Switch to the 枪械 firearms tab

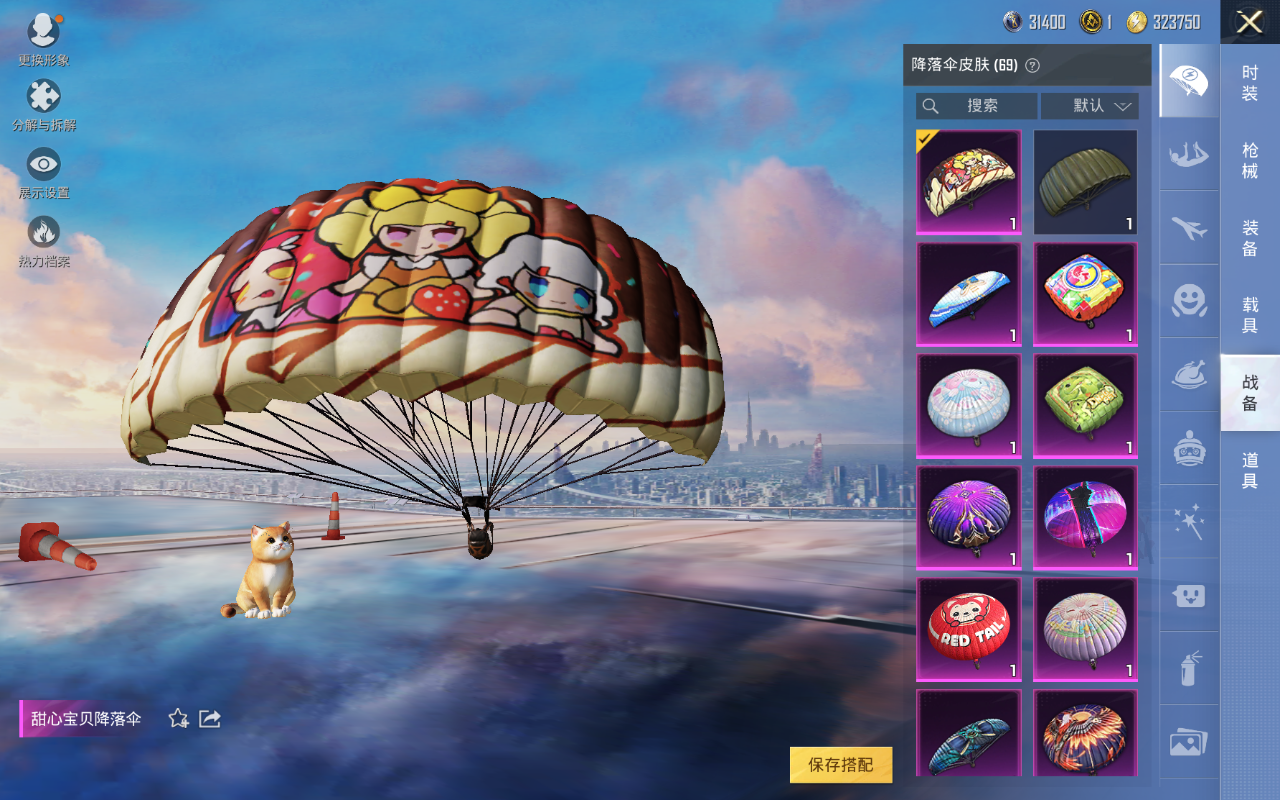pos(1249,160)
